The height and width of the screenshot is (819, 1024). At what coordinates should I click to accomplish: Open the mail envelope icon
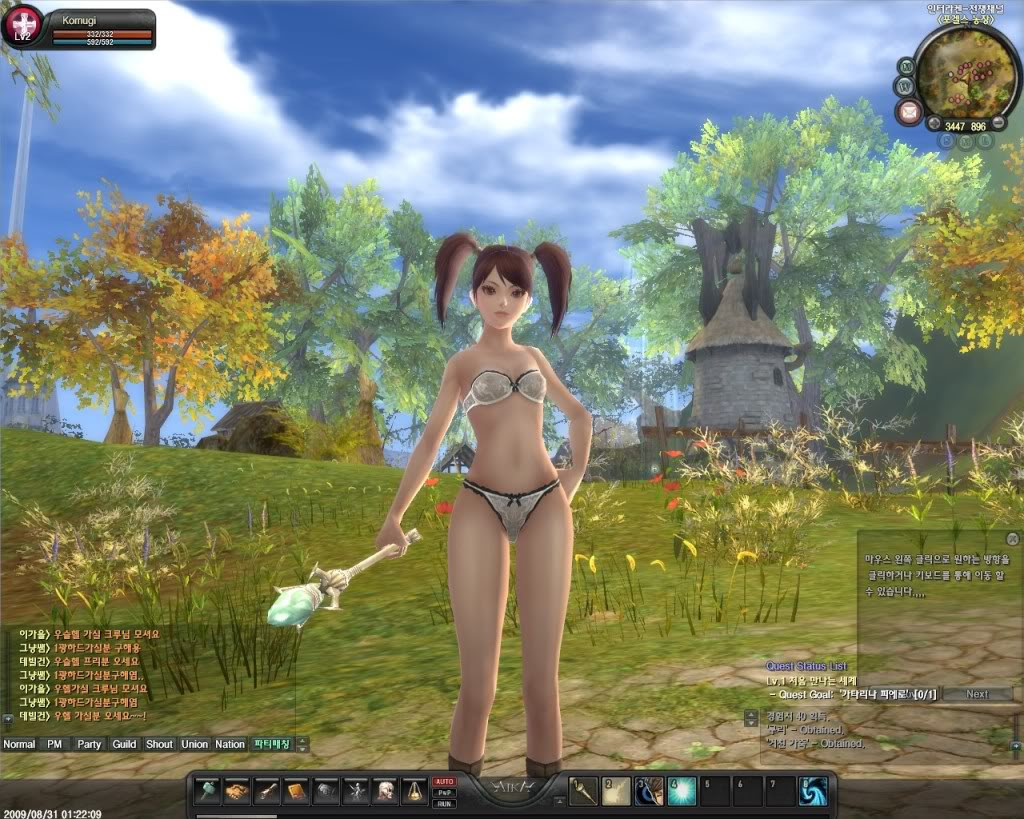click(x=908, y=110)
